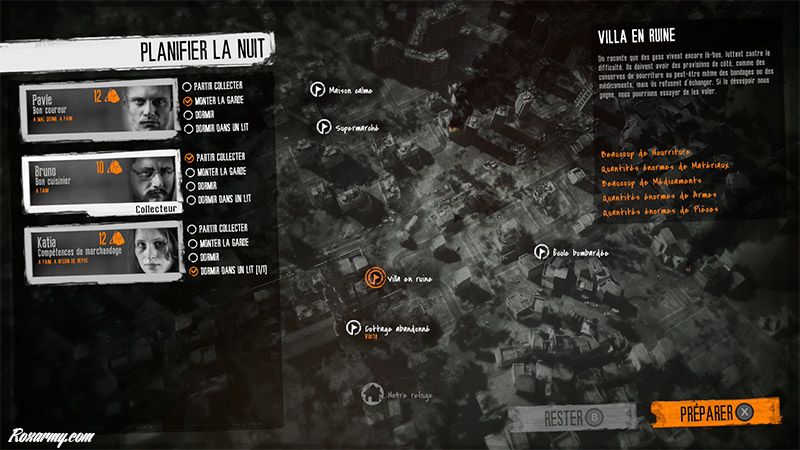This screenshot has height=450, width=800.
Task: Choose Monter la Garde for Pavle
Action: [x=190, y=101]
